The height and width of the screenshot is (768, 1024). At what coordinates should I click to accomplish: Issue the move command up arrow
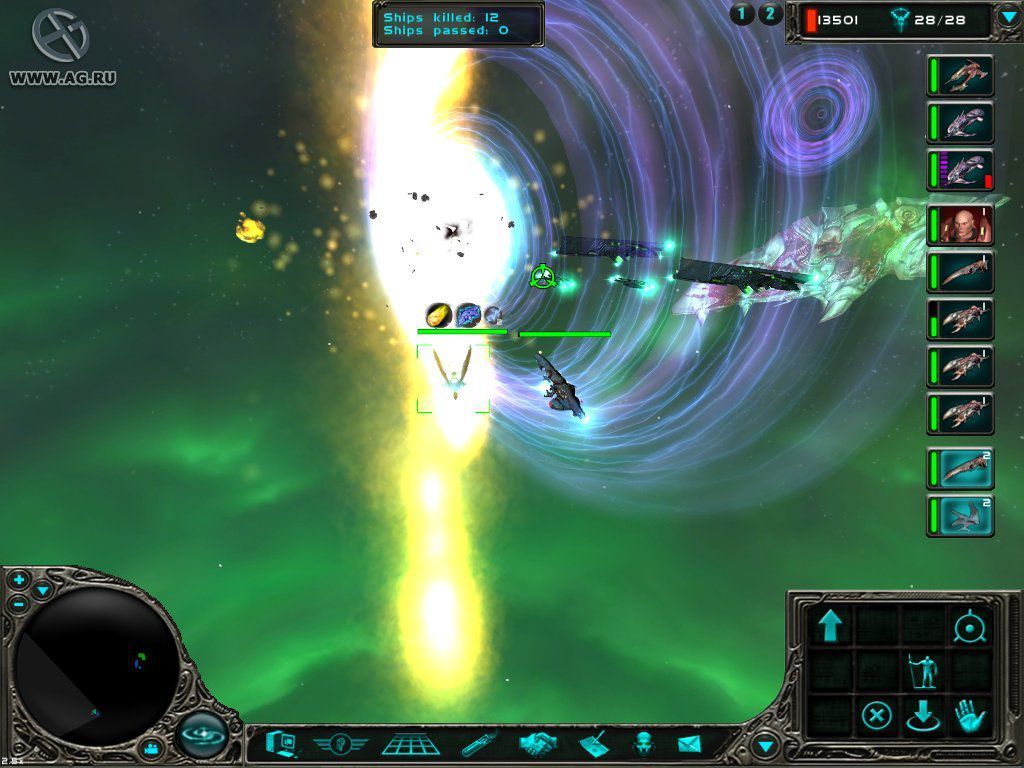(829, 626)
